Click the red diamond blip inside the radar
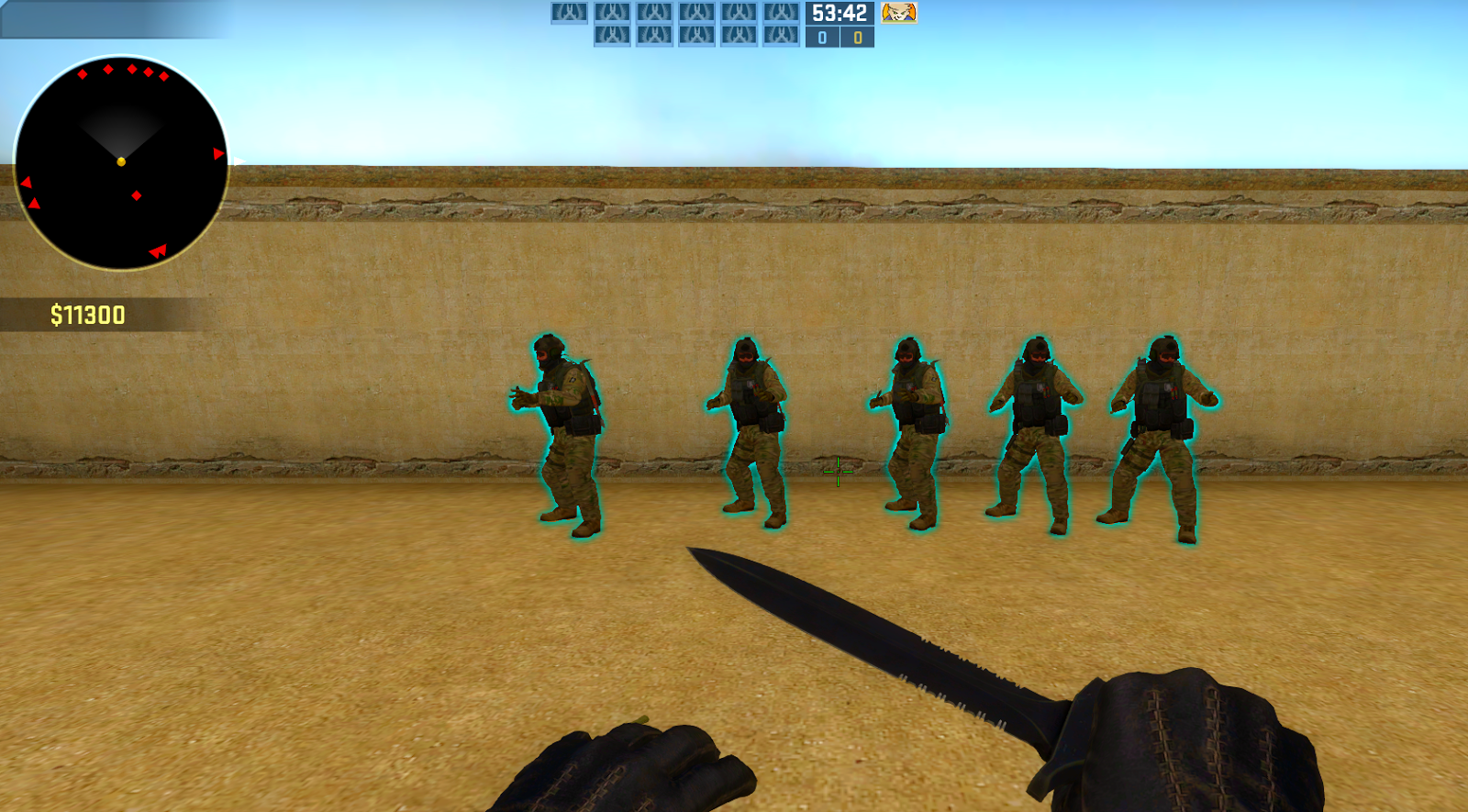This screenshot has height=812, width=1468. point(136,195)
